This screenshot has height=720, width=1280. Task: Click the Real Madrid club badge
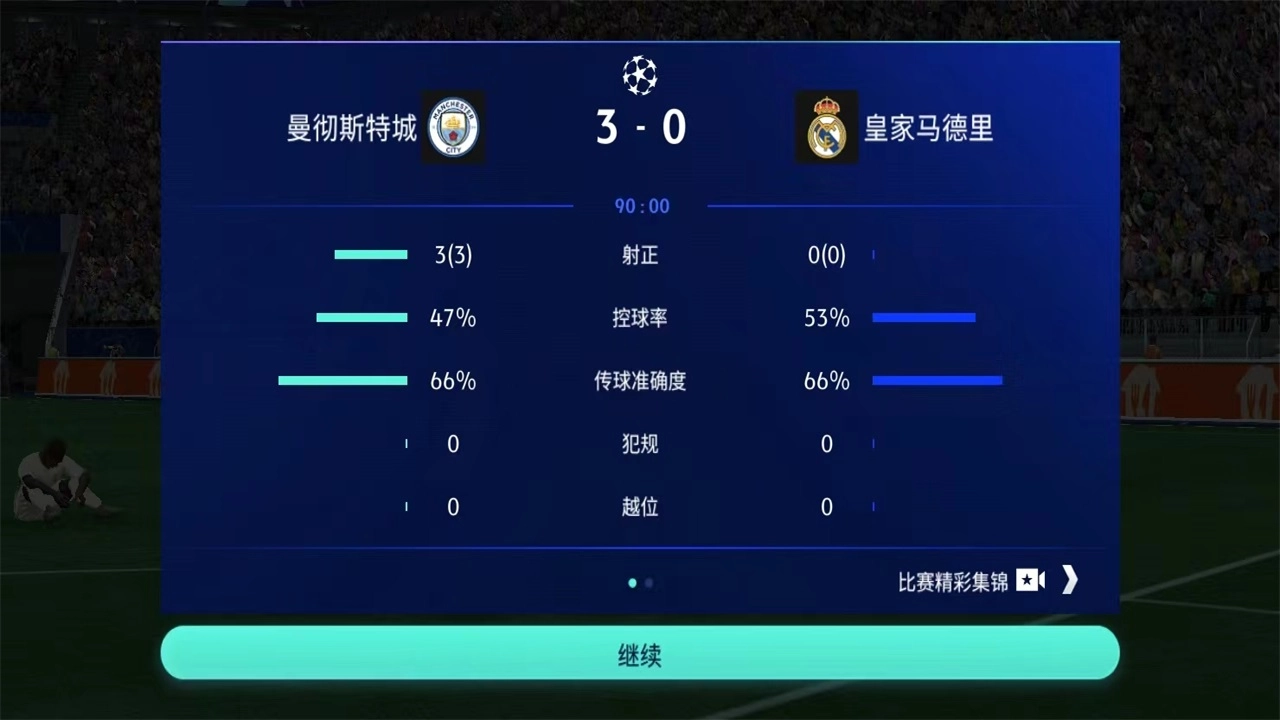point(827,127)
